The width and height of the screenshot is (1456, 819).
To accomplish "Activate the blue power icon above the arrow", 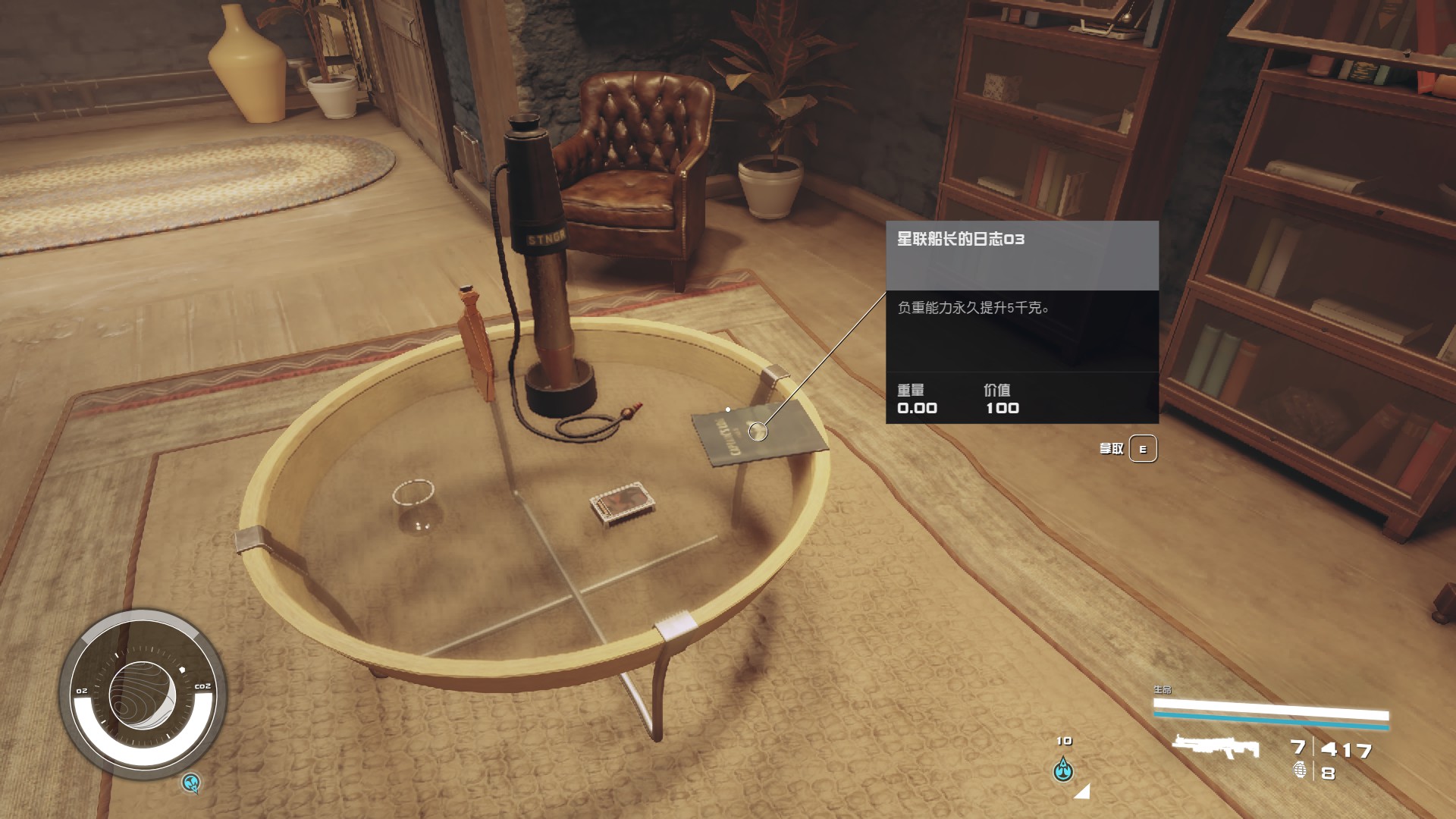I will coord(1064,770).
